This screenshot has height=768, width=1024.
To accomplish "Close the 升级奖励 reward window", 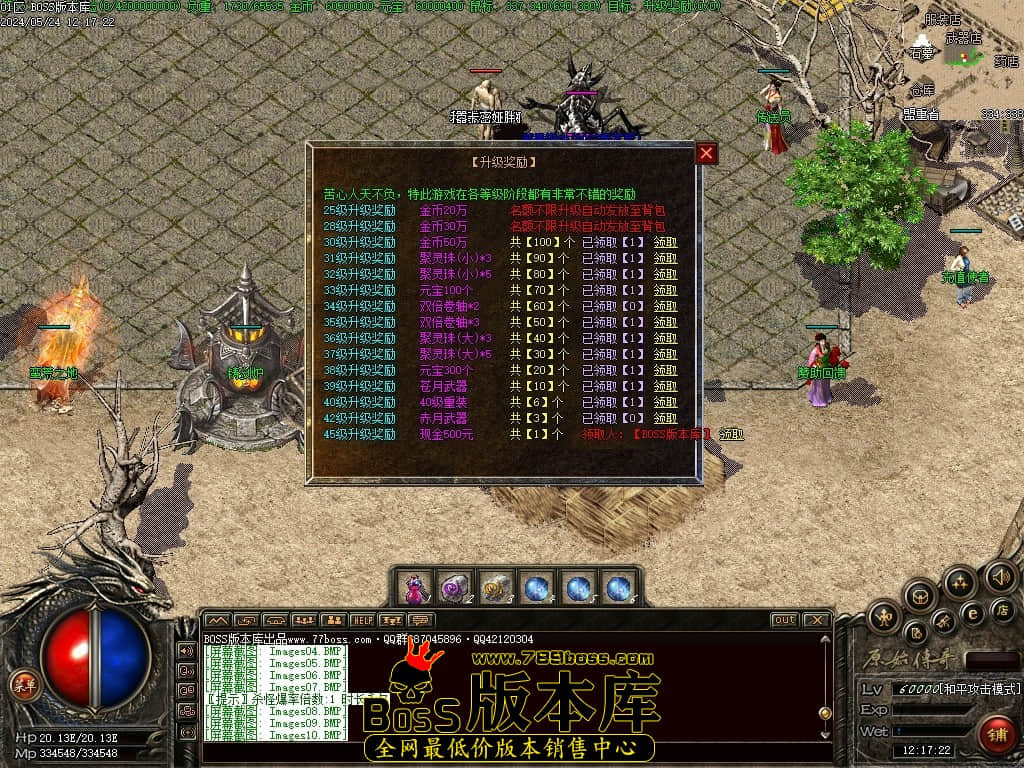I will [706, 153].
